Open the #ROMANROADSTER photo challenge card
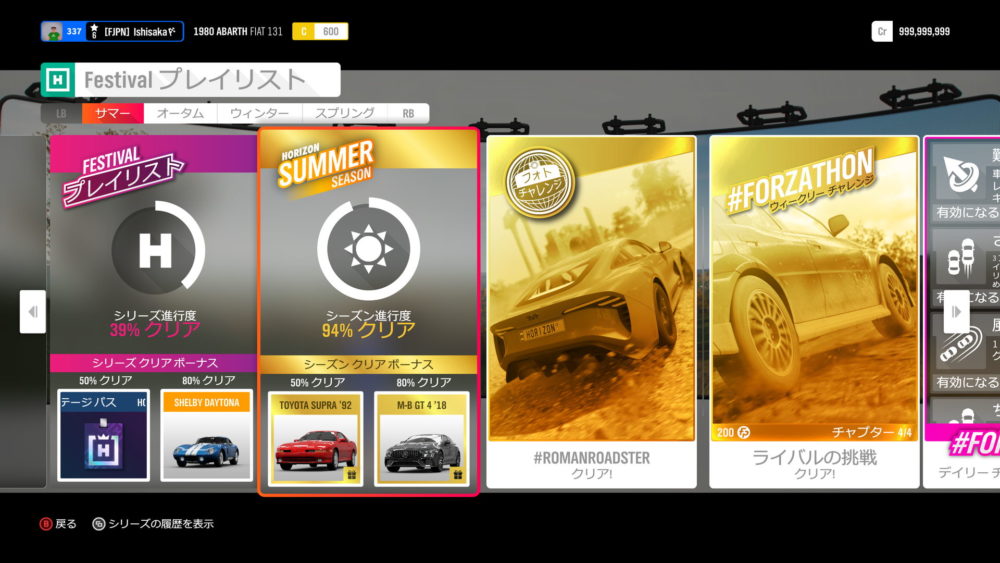1000x563 pixels. click(x=589, y=310)
